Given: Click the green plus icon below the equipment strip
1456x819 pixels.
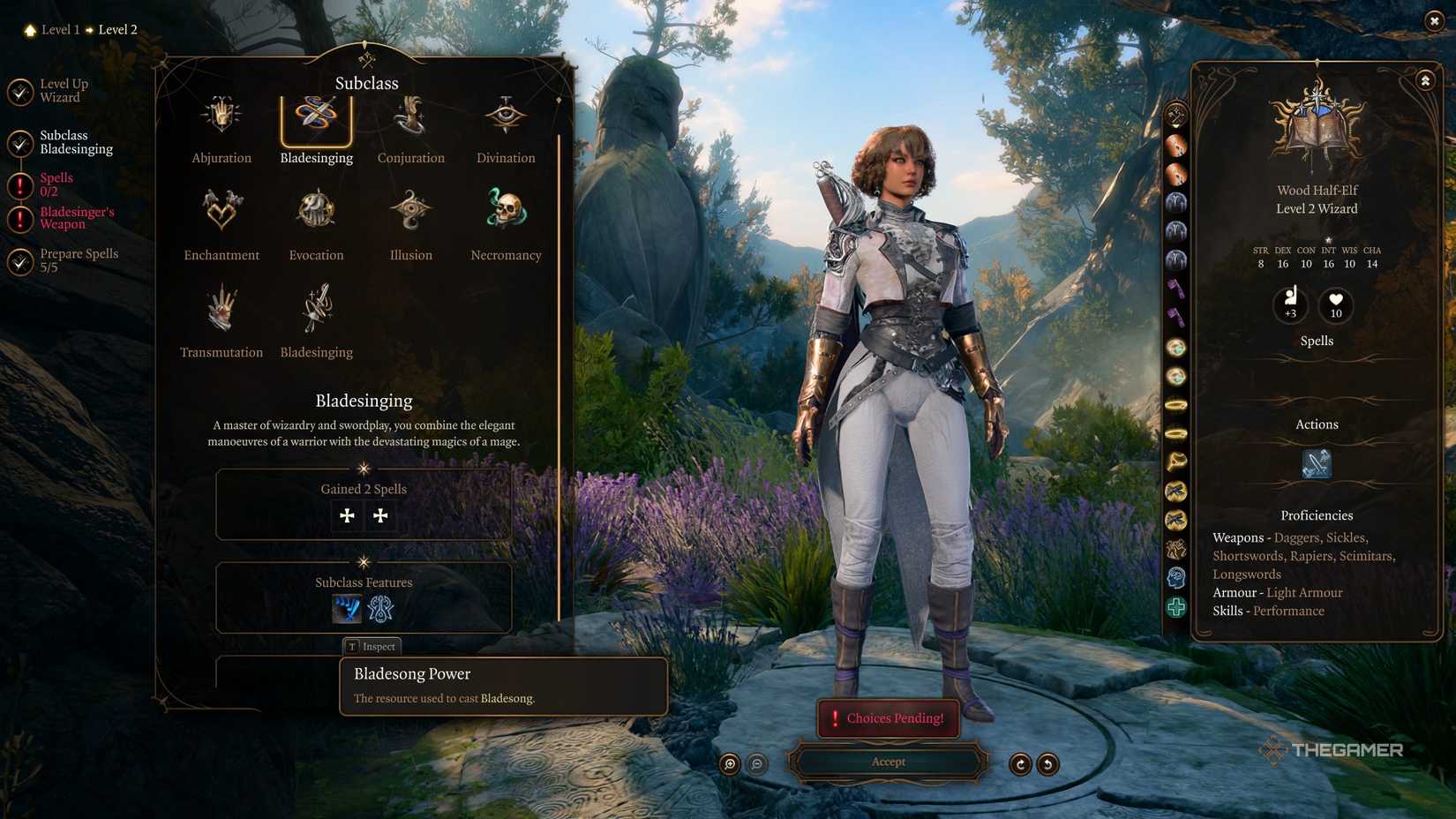Looking at the screenshot, I should [x=1177, y=606].
